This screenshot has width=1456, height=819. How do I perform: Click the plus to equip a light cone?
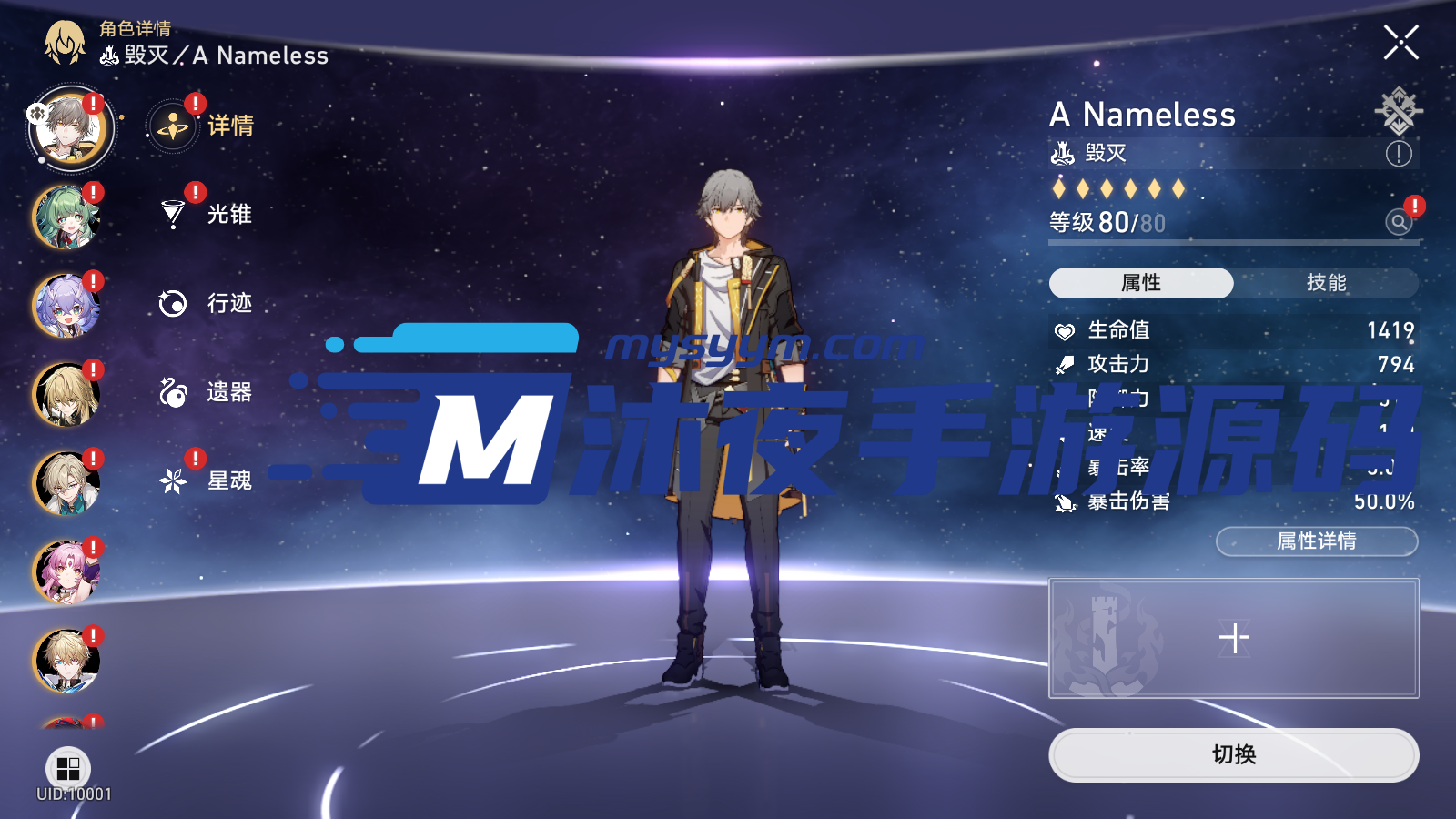(1233, 639)
